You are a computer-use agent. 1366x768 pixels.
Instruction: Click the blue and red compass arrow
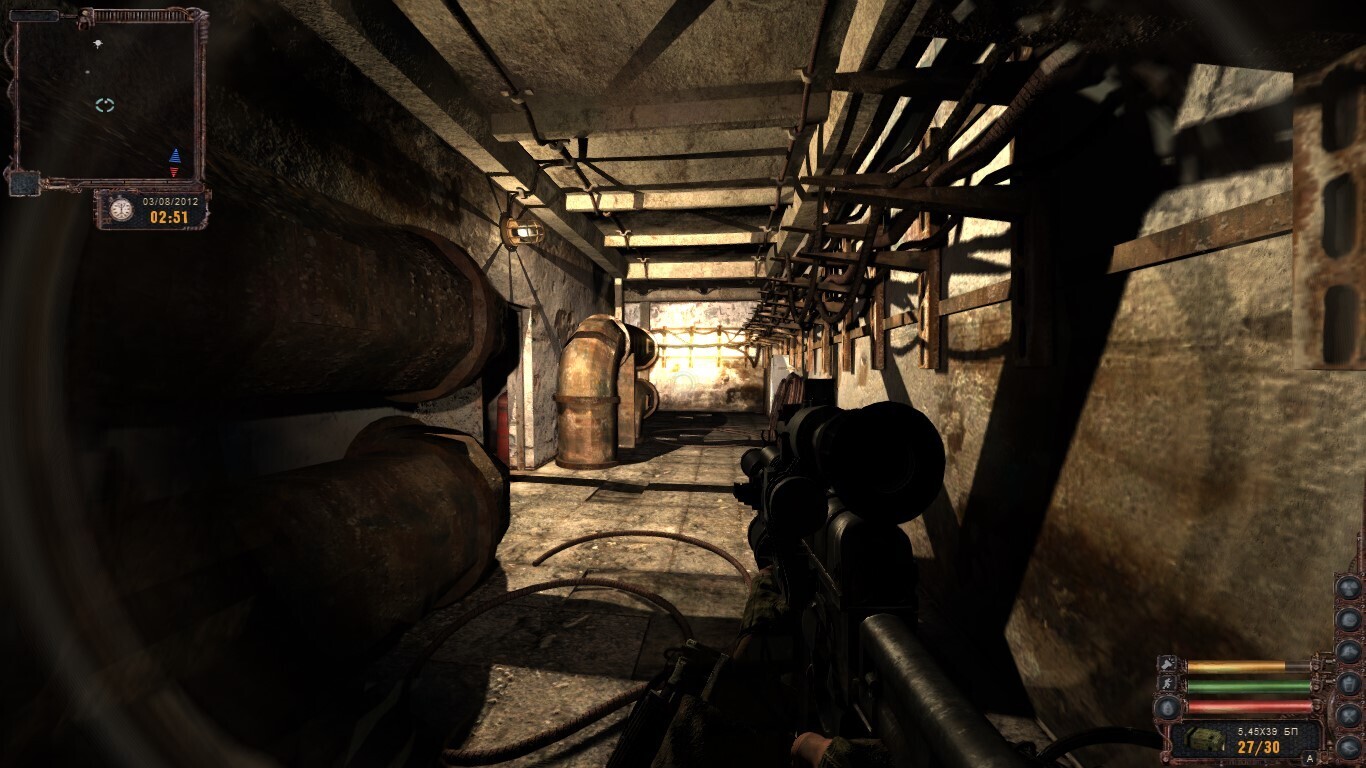[175, 162]
